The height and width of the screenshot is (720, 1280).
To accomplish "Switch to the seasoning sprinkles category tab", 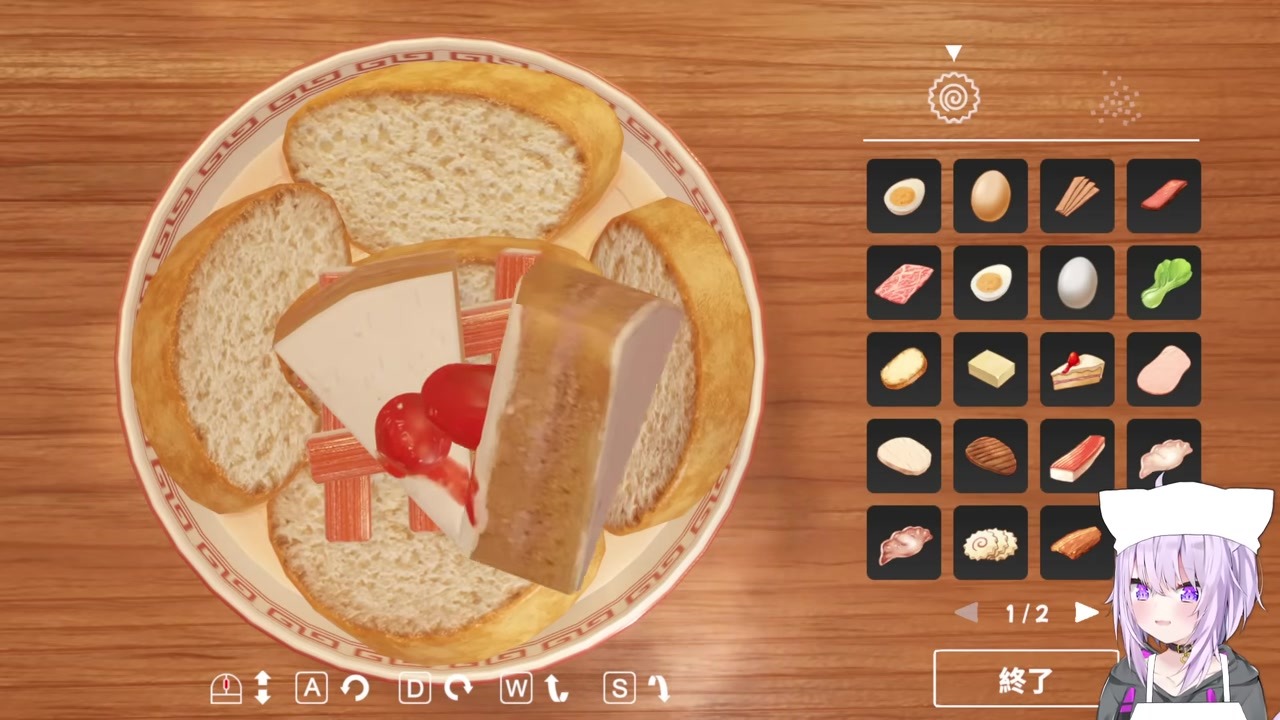I will click(x=1117, y=95).
